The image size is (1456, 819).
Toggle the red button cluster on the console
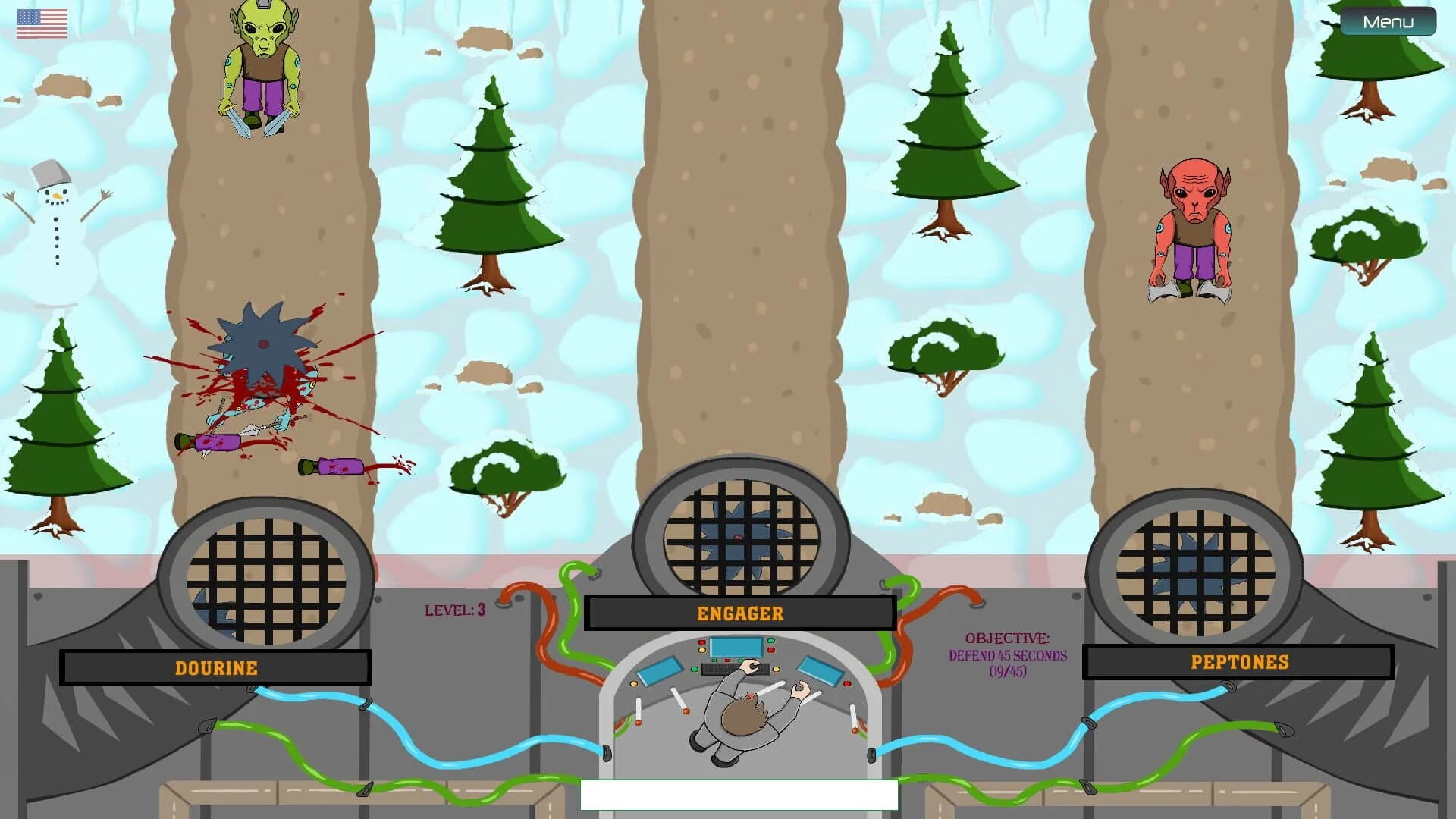701,642
